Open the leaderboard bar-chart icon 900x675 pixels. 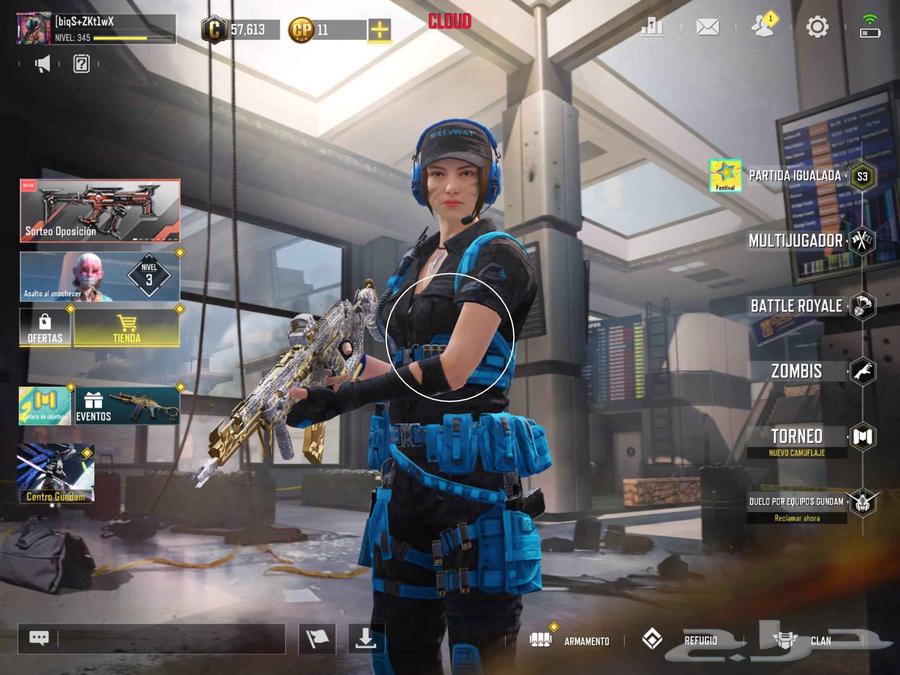click(652, 27)
